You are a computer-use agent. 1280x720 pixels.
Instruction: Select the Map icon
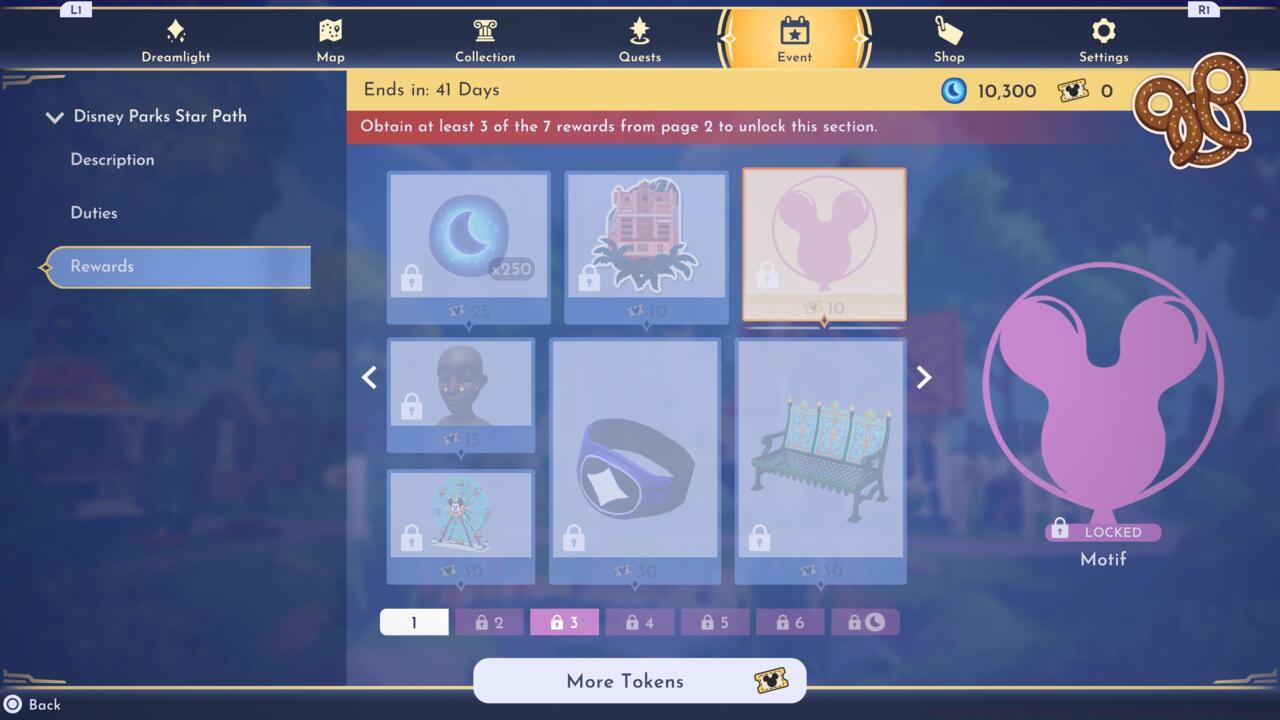click(330, 38)
